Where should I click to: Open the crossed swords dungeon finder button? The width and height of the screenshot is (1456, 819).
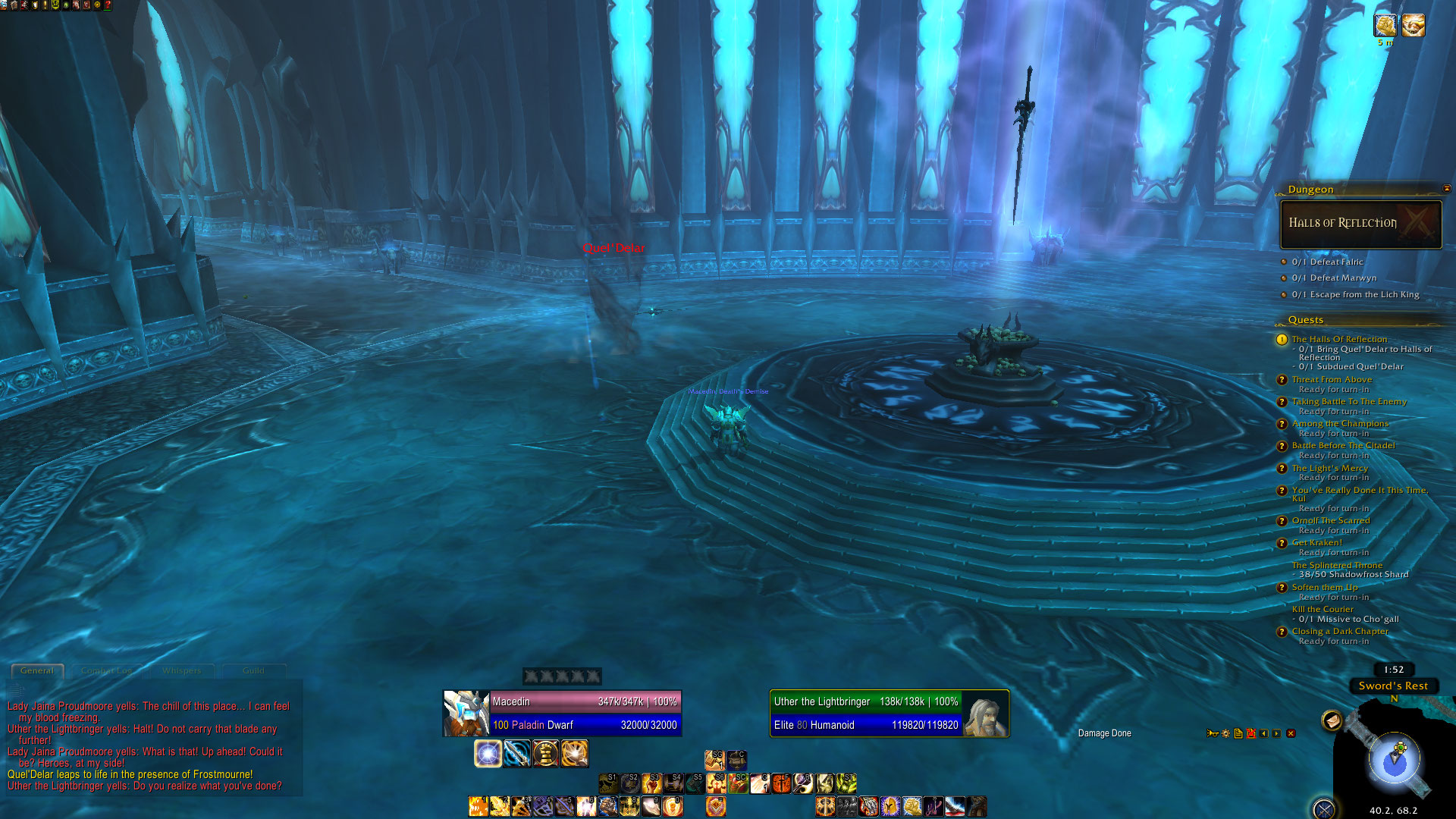click(1324, 809)
